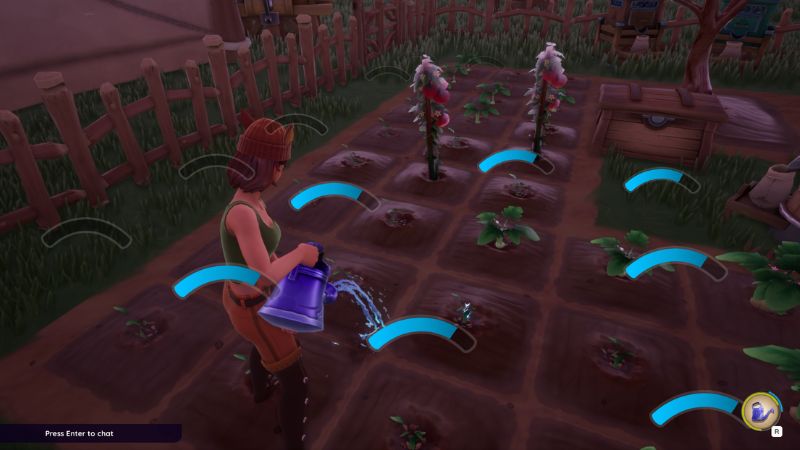
Task: Select the watering can tool icon
Action: 762,410
